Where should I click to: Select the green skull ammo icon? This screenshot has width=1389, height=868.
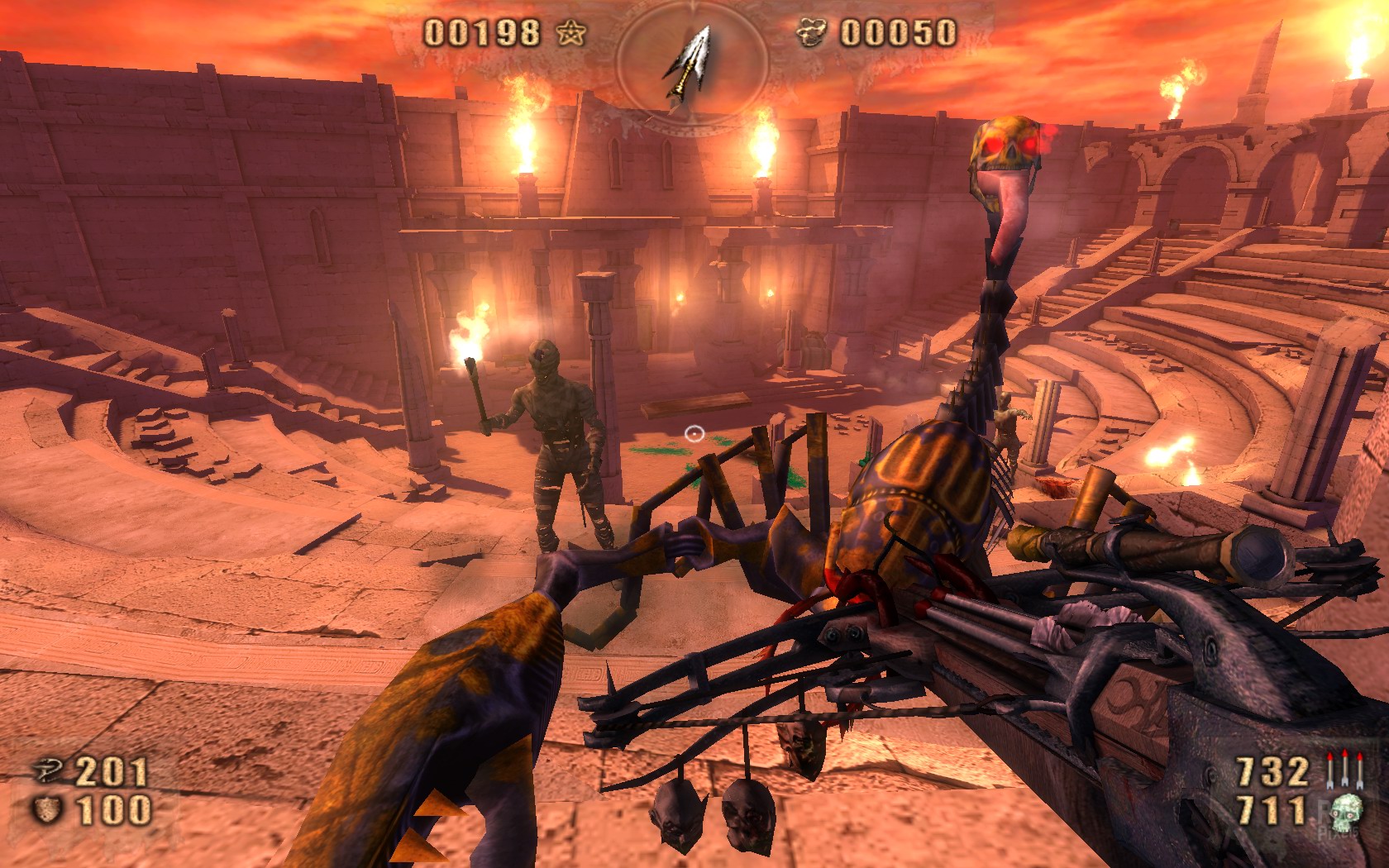[x=1345, y=811]
